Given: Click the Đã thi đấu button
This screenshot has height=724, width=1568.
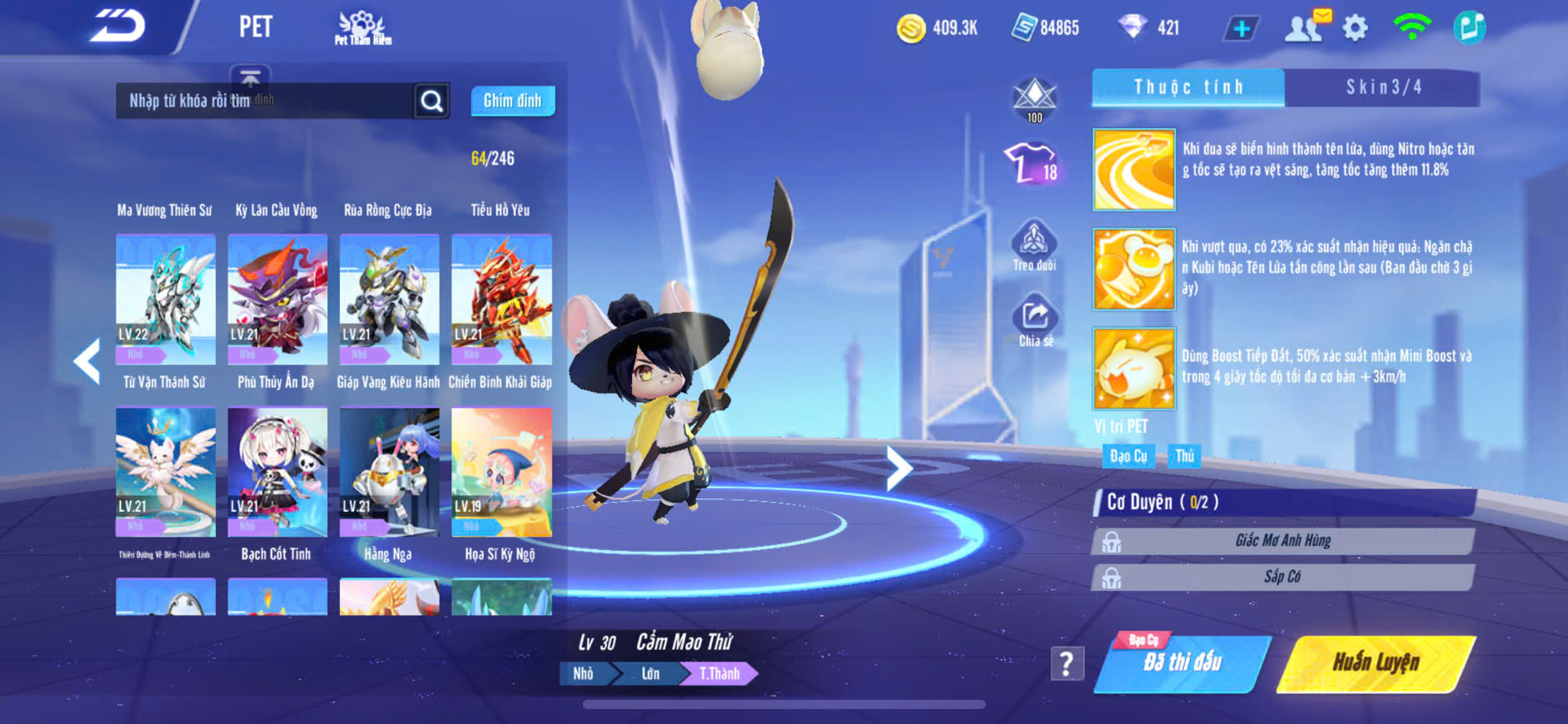Looking at the screenshot, I should tap(1182, 663).
